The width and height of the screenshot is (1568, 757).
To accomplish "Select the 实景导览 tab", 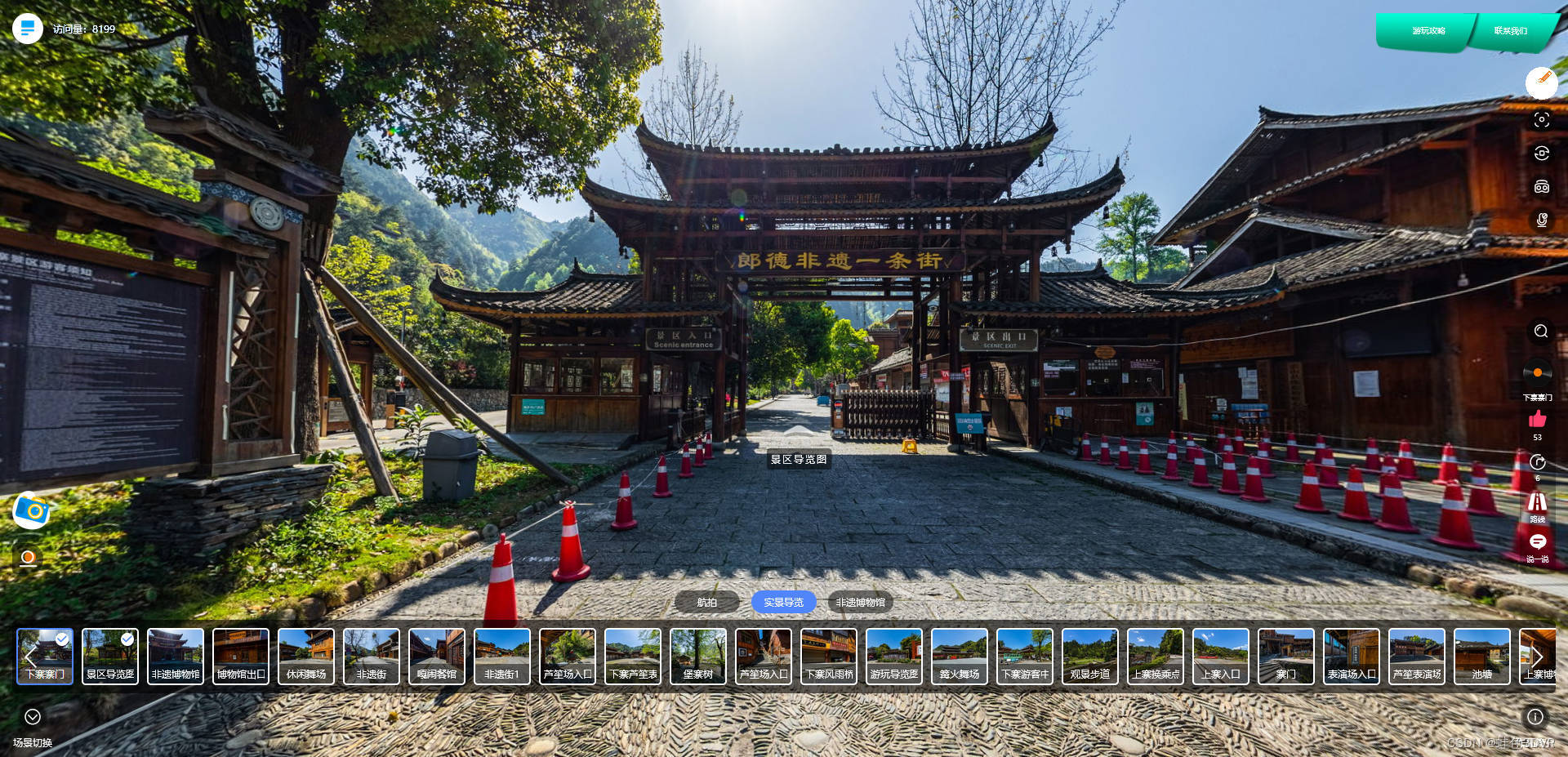I will click(x=783, y=603).
